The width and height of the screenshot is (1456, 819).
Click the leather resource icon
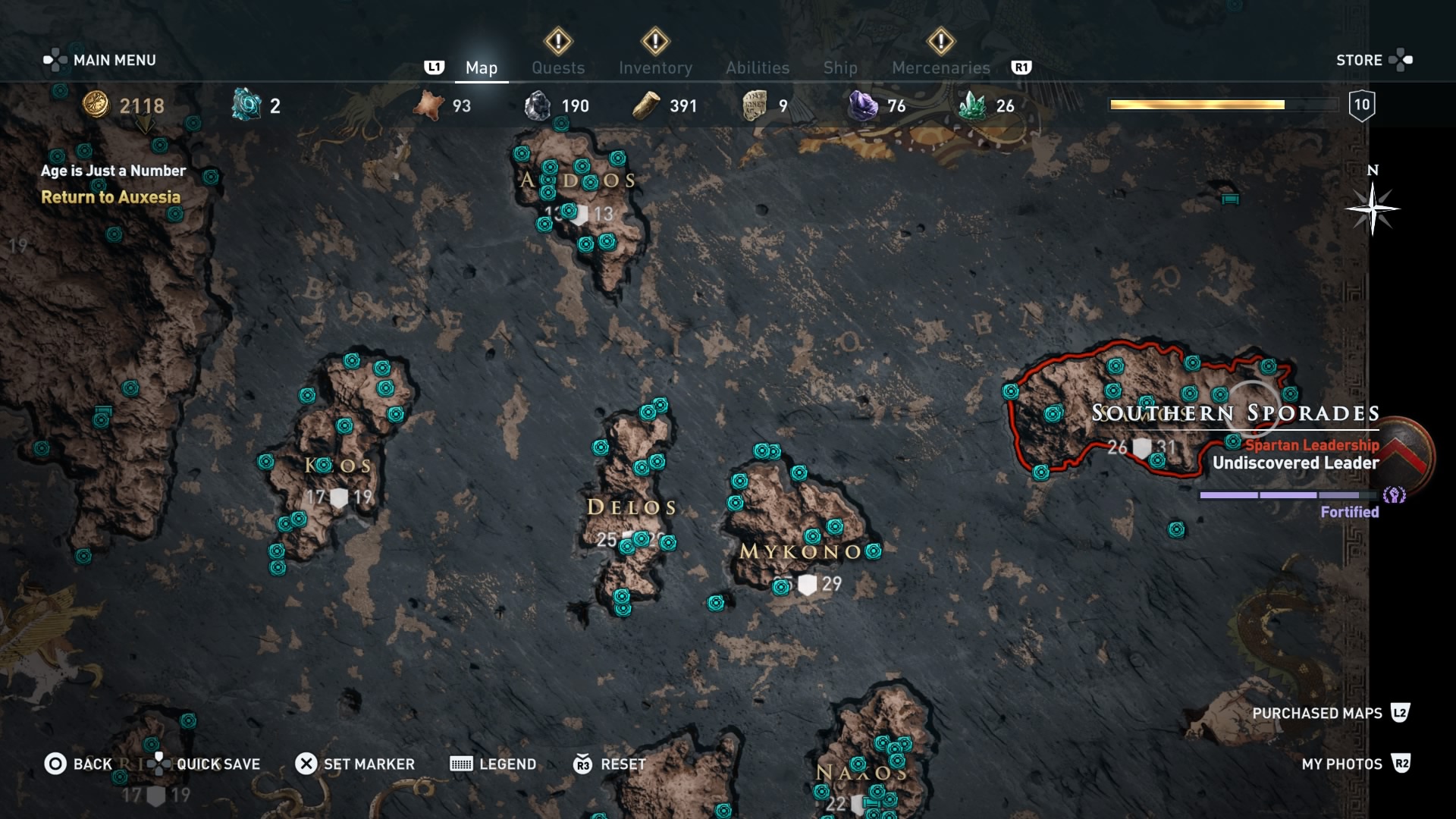tap(429, 105)
